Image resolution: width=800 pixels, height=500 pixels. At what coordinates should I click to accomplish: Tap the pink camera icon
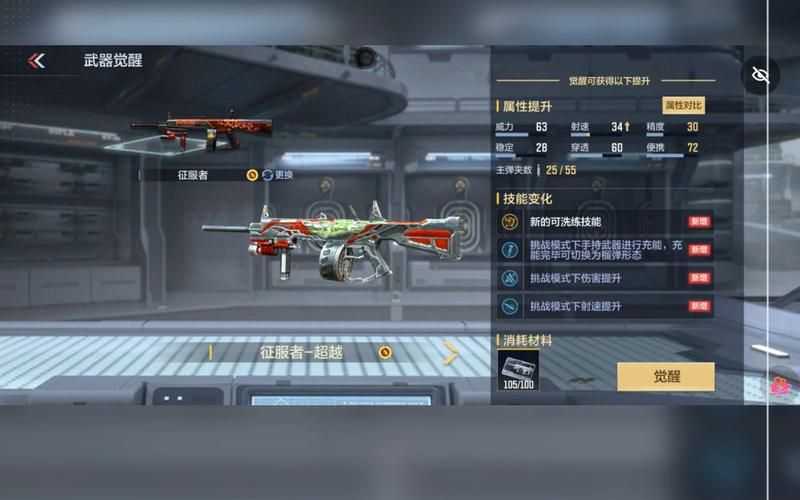coord(780,386)
